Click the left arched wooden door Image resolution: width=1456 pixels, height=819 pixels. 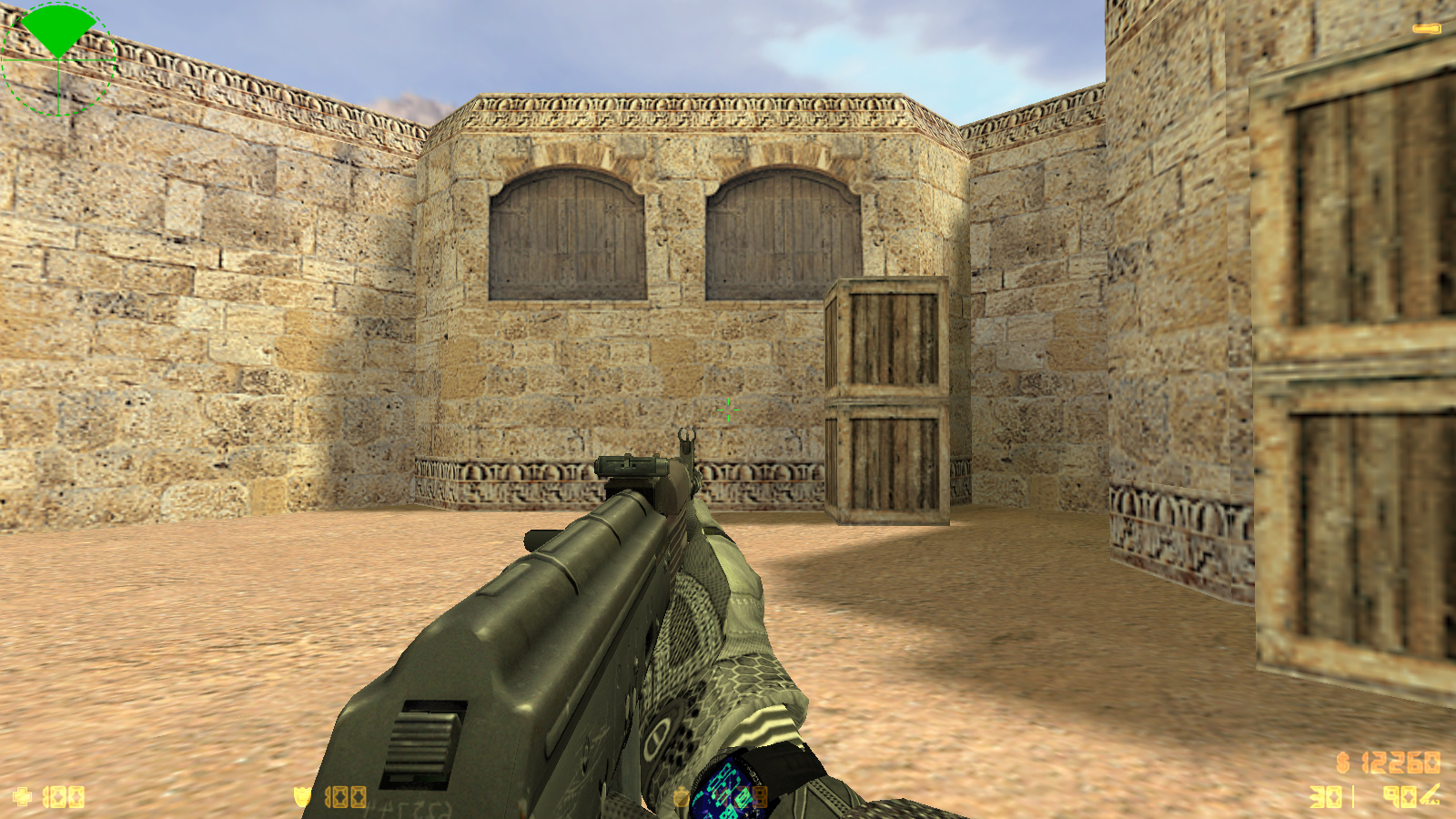coord(566,232)
